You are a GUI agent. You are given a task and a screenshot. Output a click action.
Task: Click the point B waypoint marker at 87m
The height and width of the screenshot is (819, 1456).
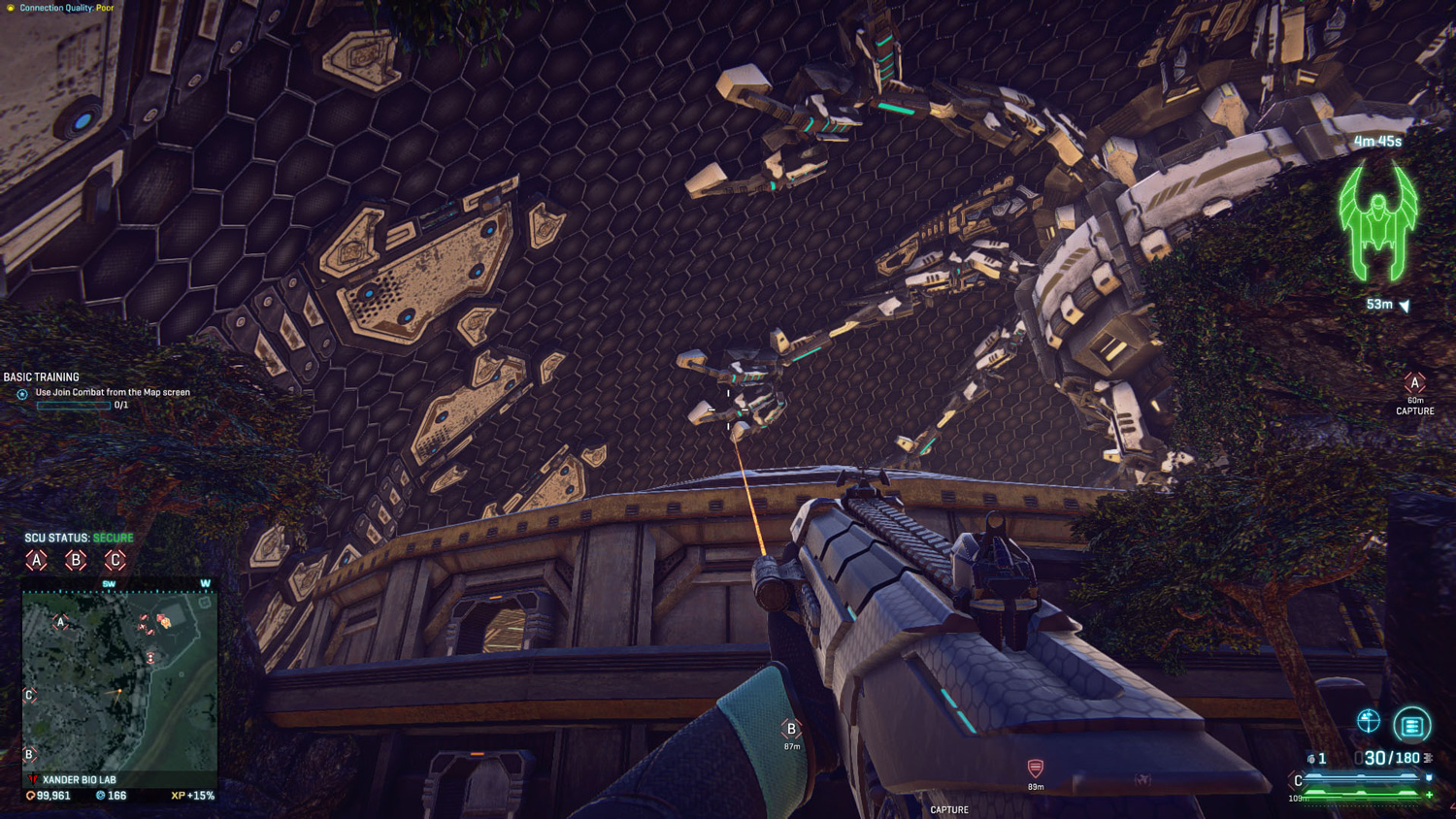click(791, 729)
